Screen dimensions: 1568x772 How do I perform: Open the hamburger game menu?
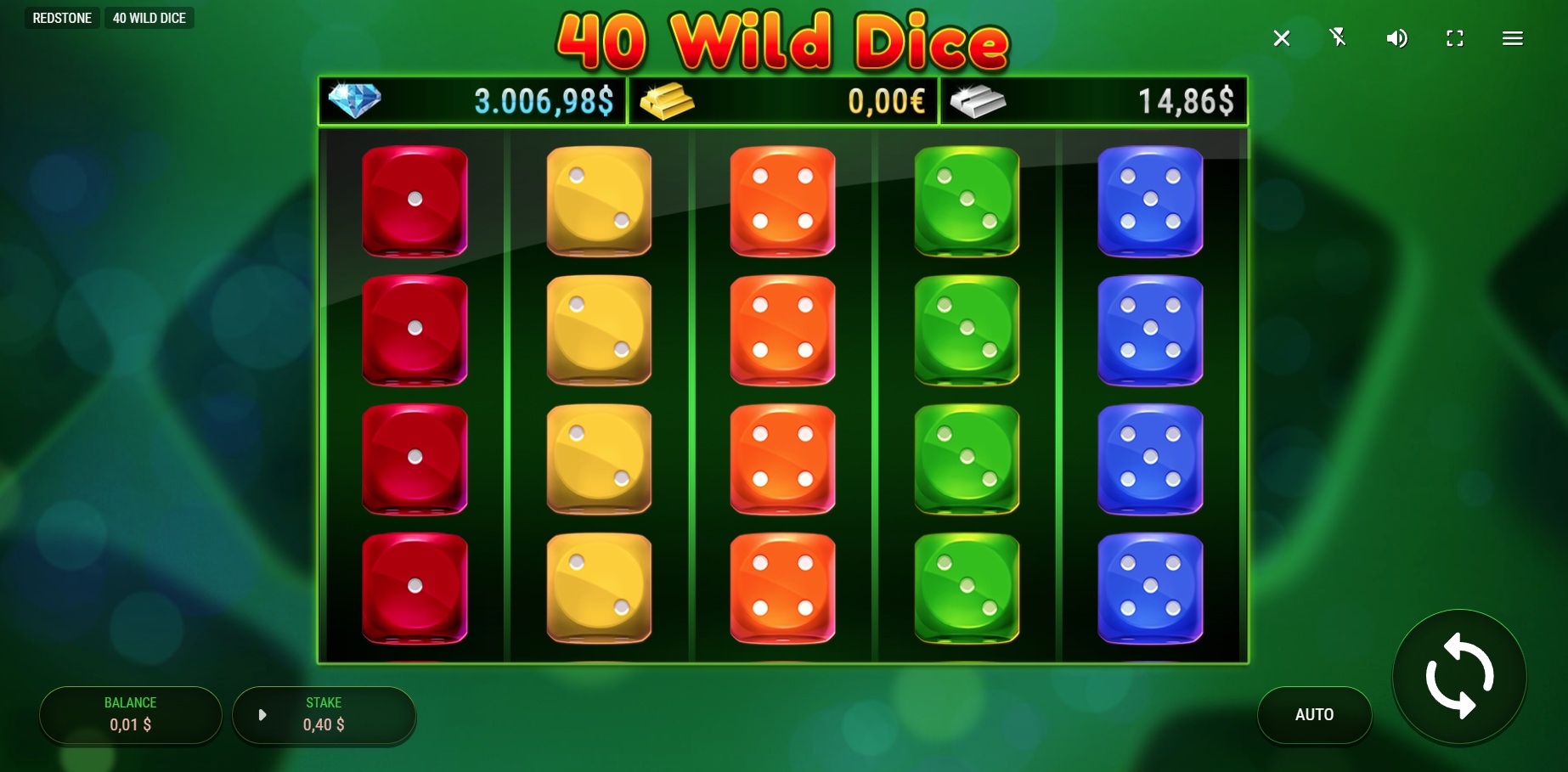tap(1513, 38)
